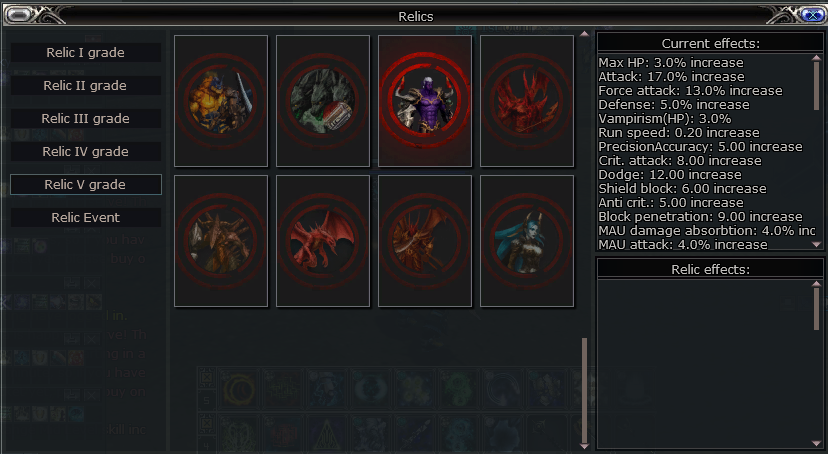Click the relic grid scroll-up arrow
Screen dimensions: 828x454
pyautogui.click(x=585, y=34)
